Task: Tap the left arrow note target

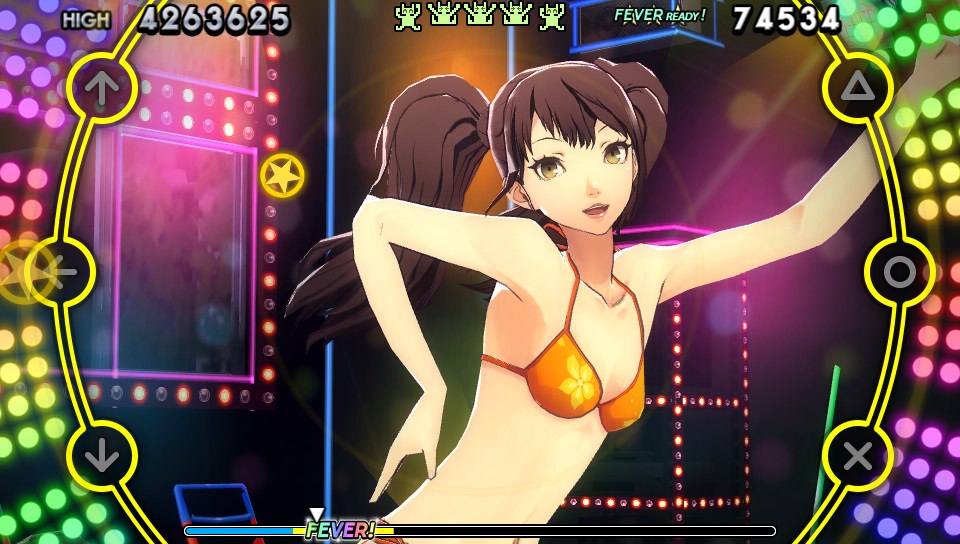Action: click(59, 272)
